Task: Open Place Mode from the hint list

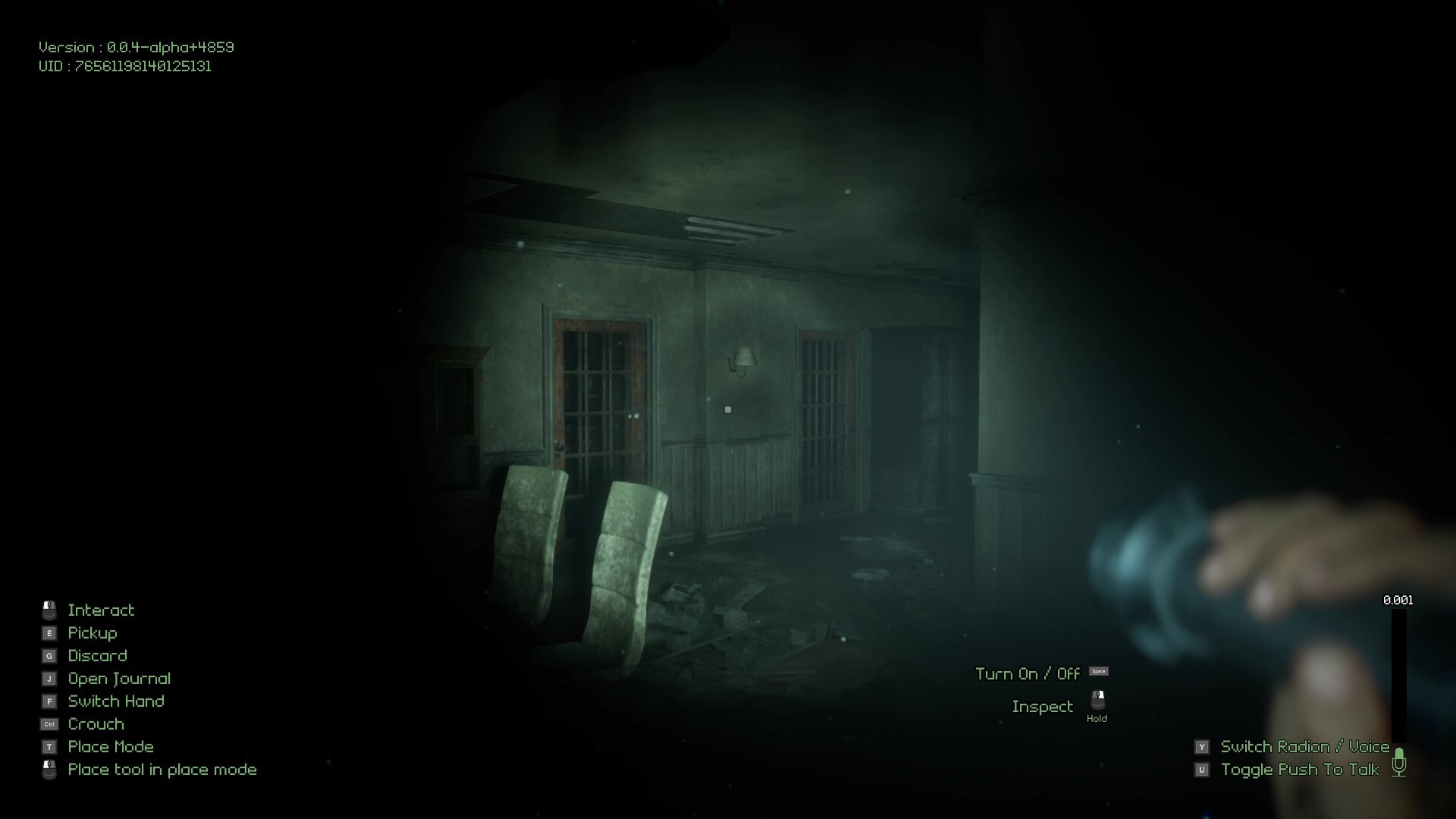Action: pyautogui.click(x=110, y=746)
